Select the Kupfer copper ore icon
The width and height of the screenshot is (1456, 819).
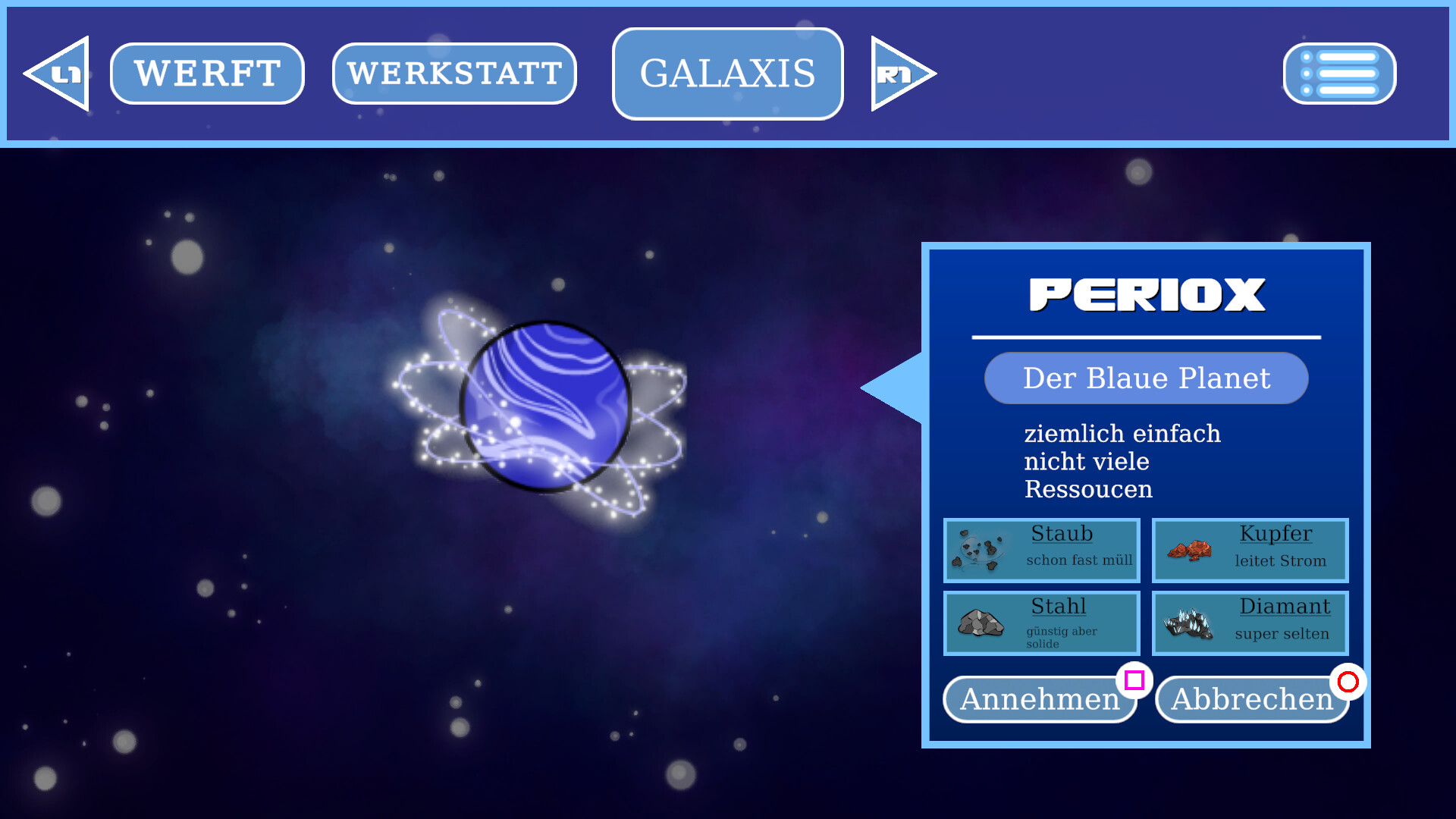[x=1188, y=551]
